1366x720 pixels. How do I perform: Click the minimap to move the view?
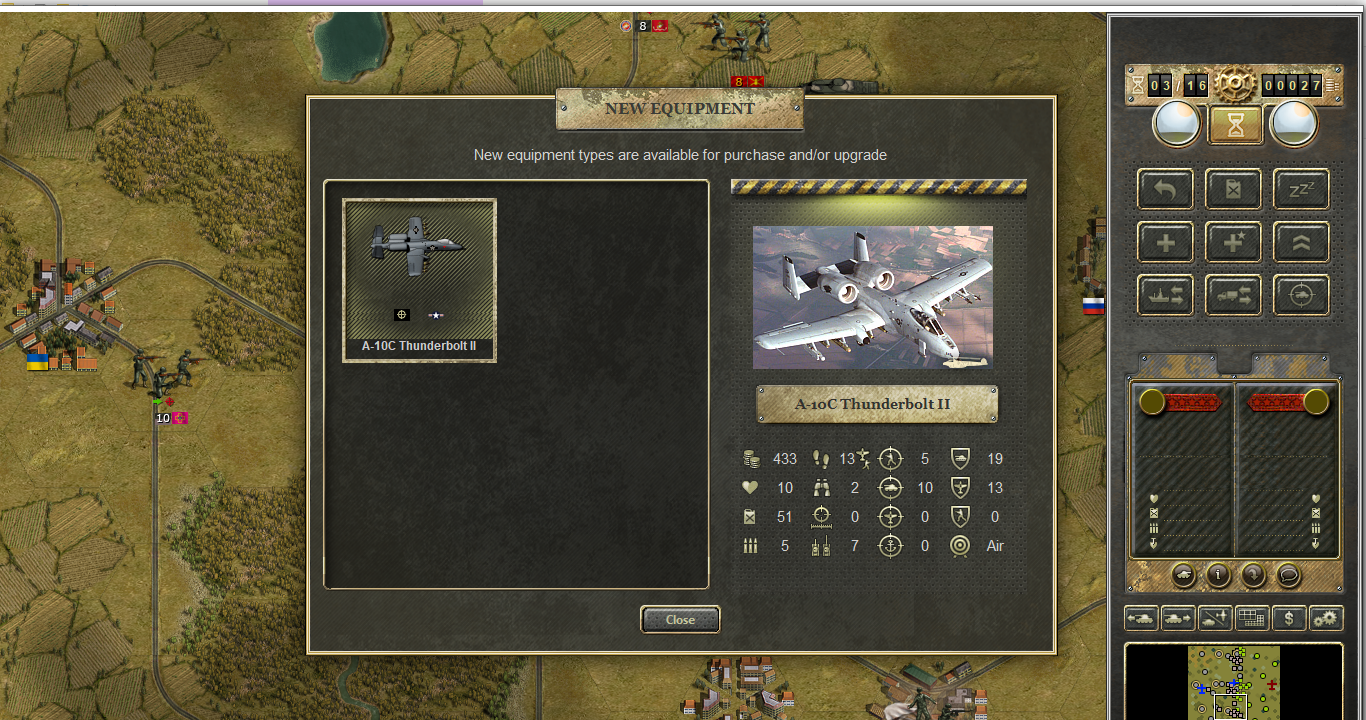coord(1234,683)
